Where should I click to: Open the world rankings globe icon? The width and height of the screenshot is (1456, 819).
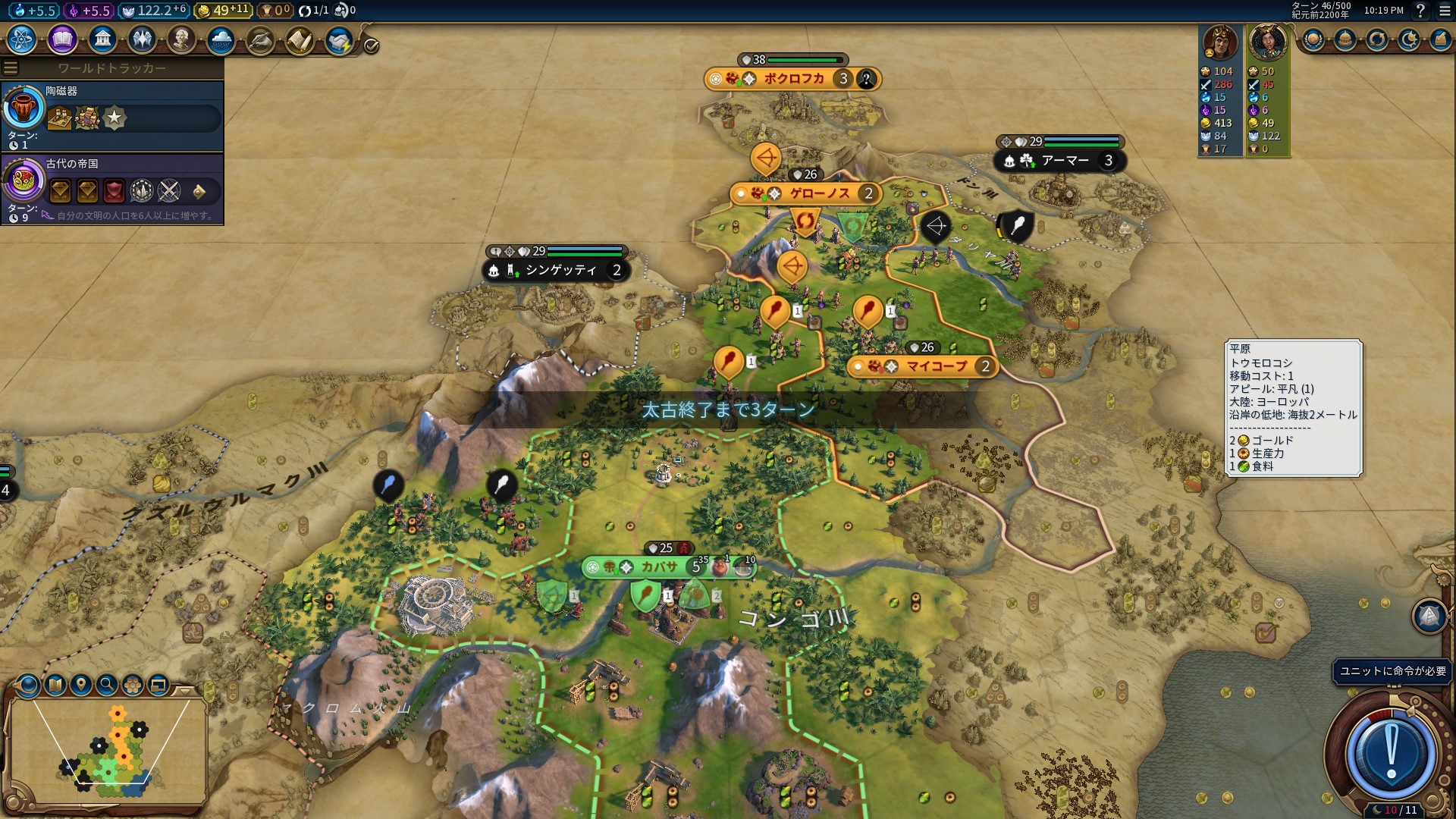tap(1313, 39)
